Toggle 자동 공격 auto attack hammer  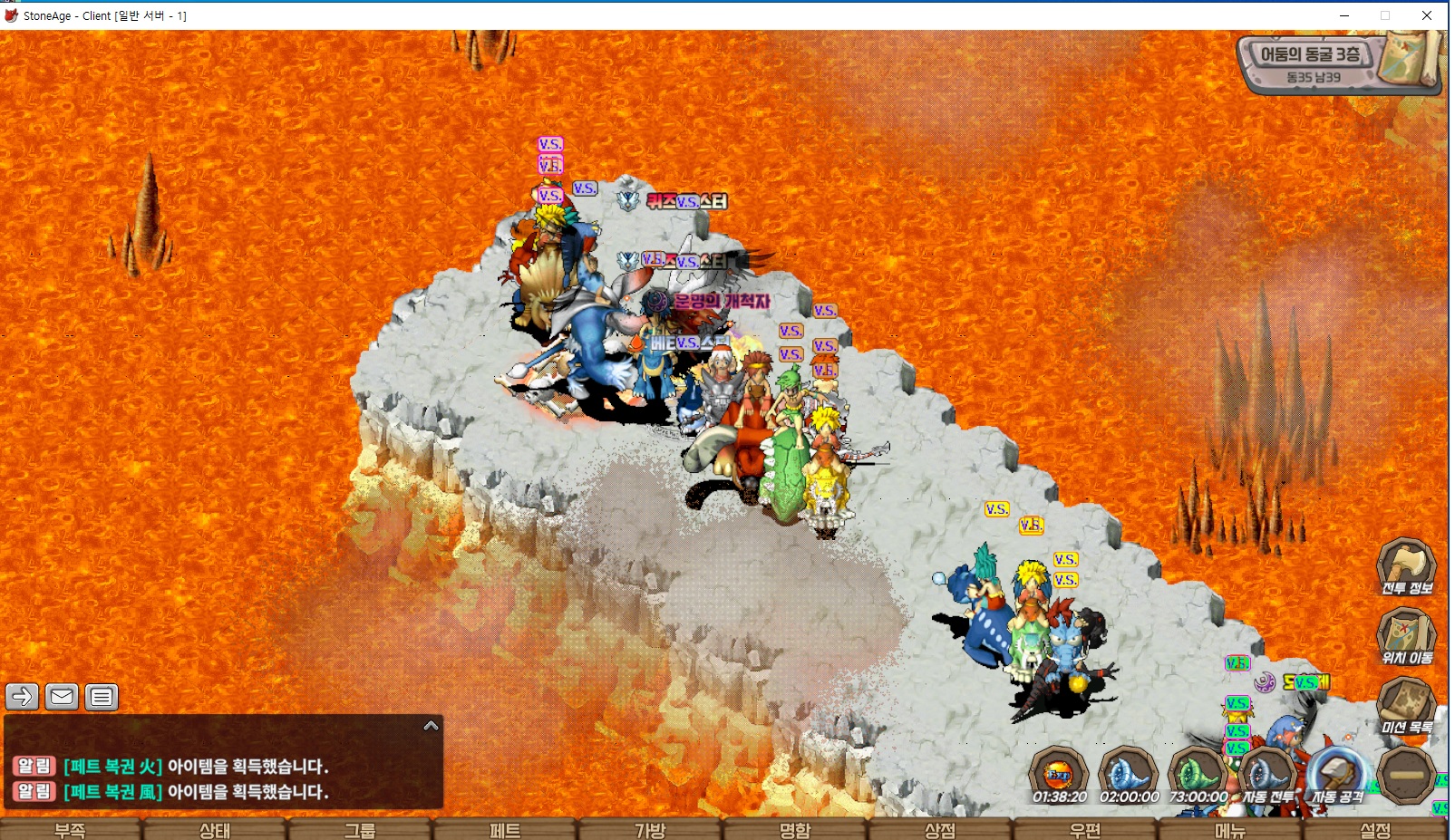pos(1337,775)
